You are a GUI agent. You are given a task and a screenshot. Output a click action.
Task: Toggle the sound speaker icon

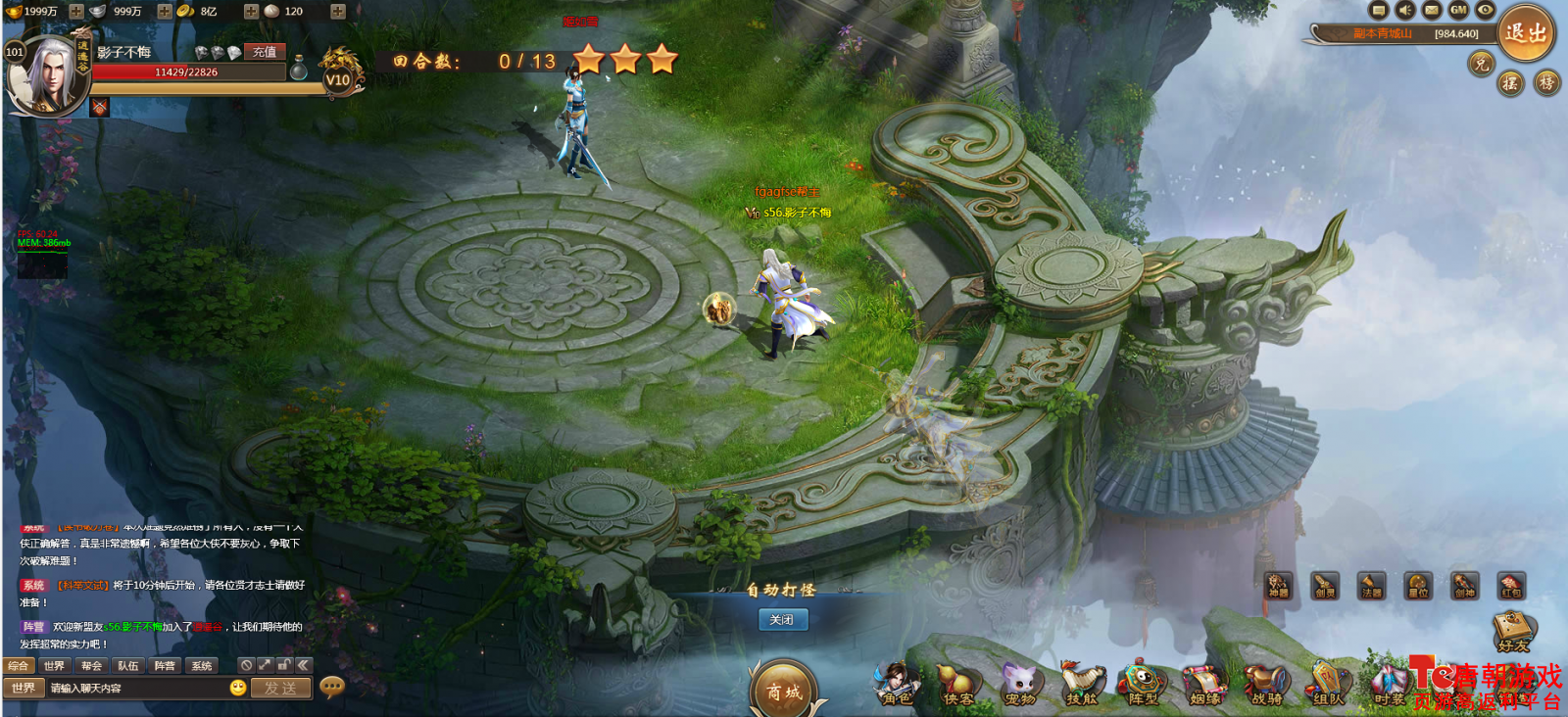tap(1405, 10)
